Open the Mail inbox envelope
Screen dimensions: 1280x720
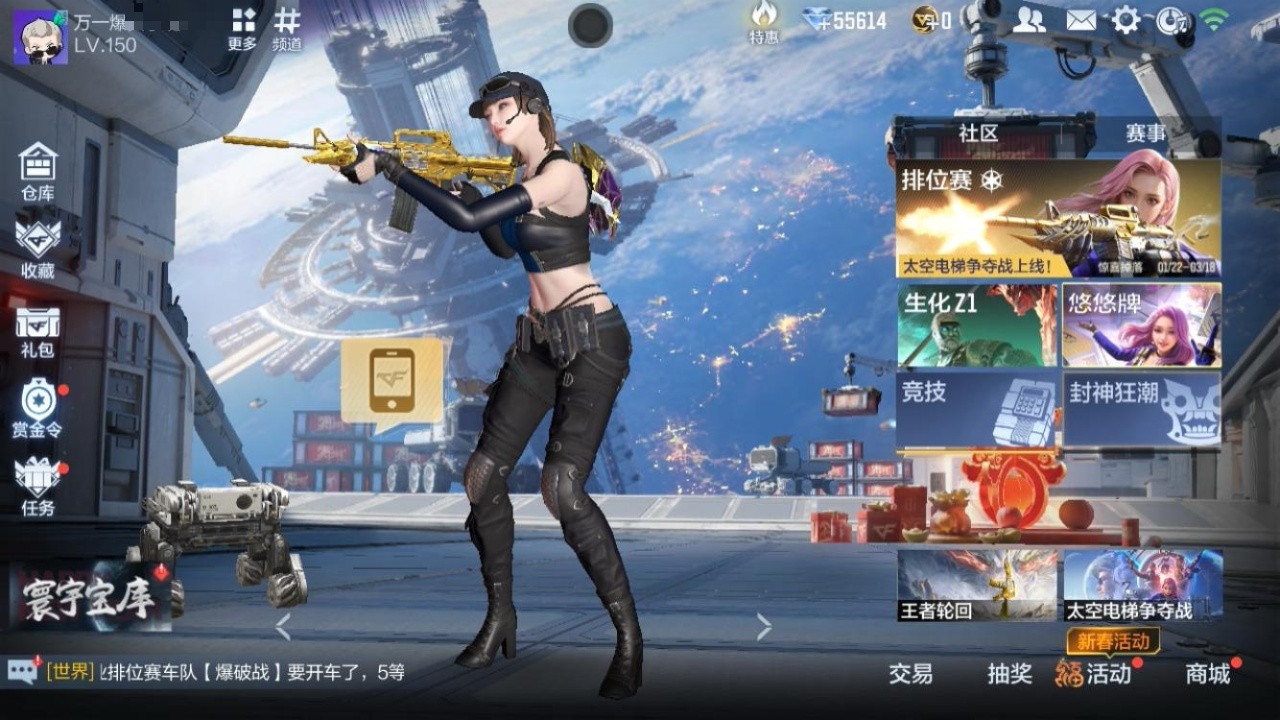[1080, 18]
